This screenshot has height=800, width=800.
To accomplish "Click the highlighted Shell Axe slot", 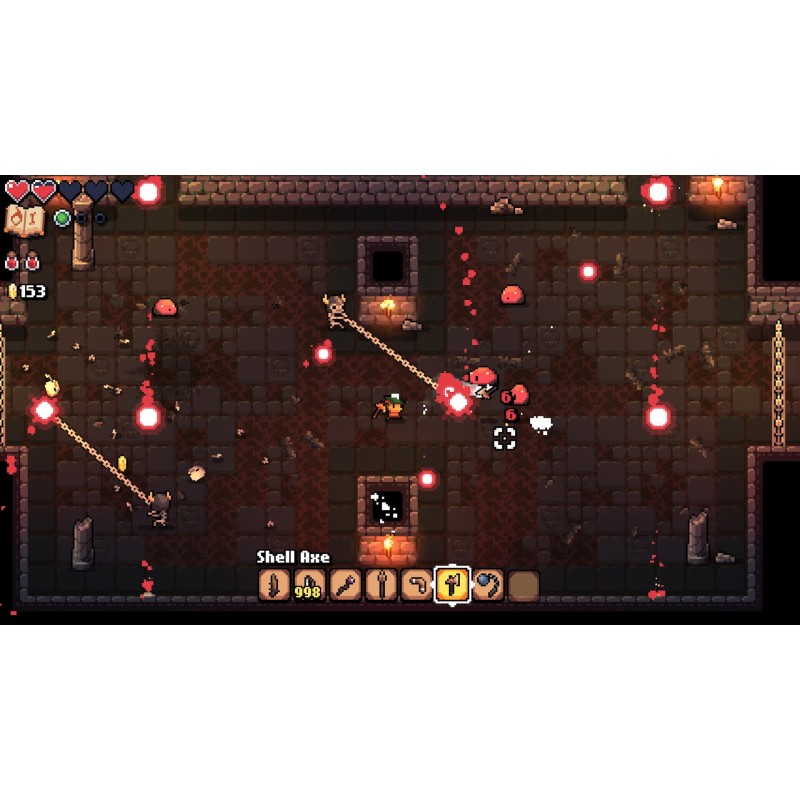I will coord(451,585).
